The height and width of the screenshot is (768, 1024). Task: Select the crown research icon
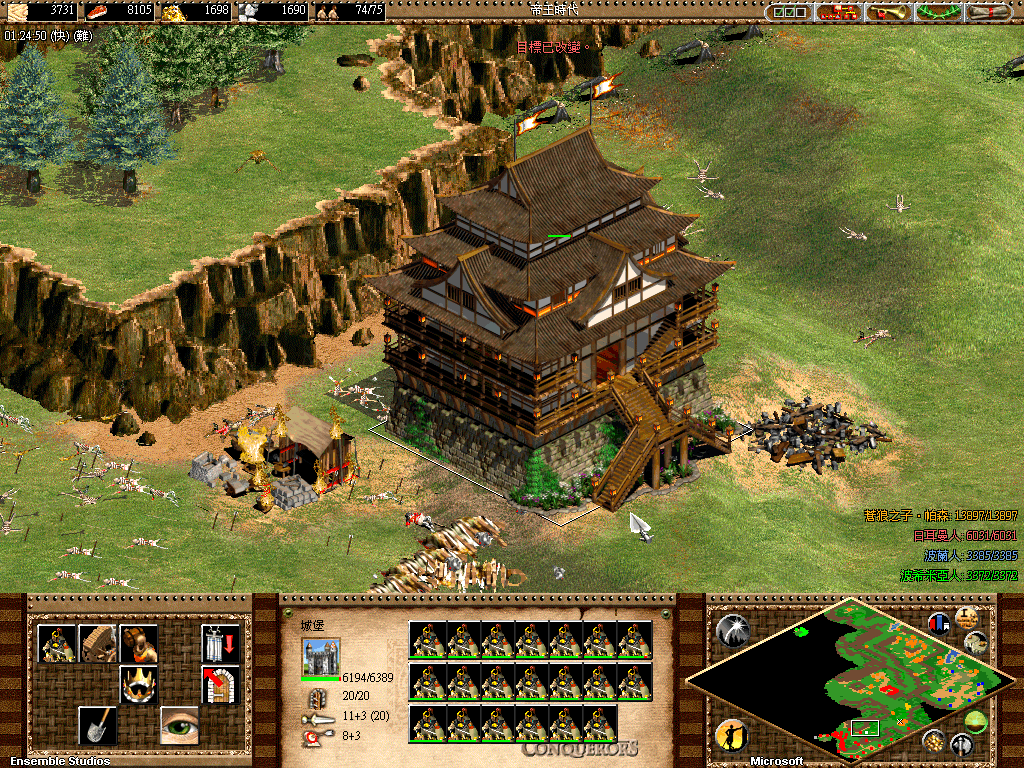(139, 684)
